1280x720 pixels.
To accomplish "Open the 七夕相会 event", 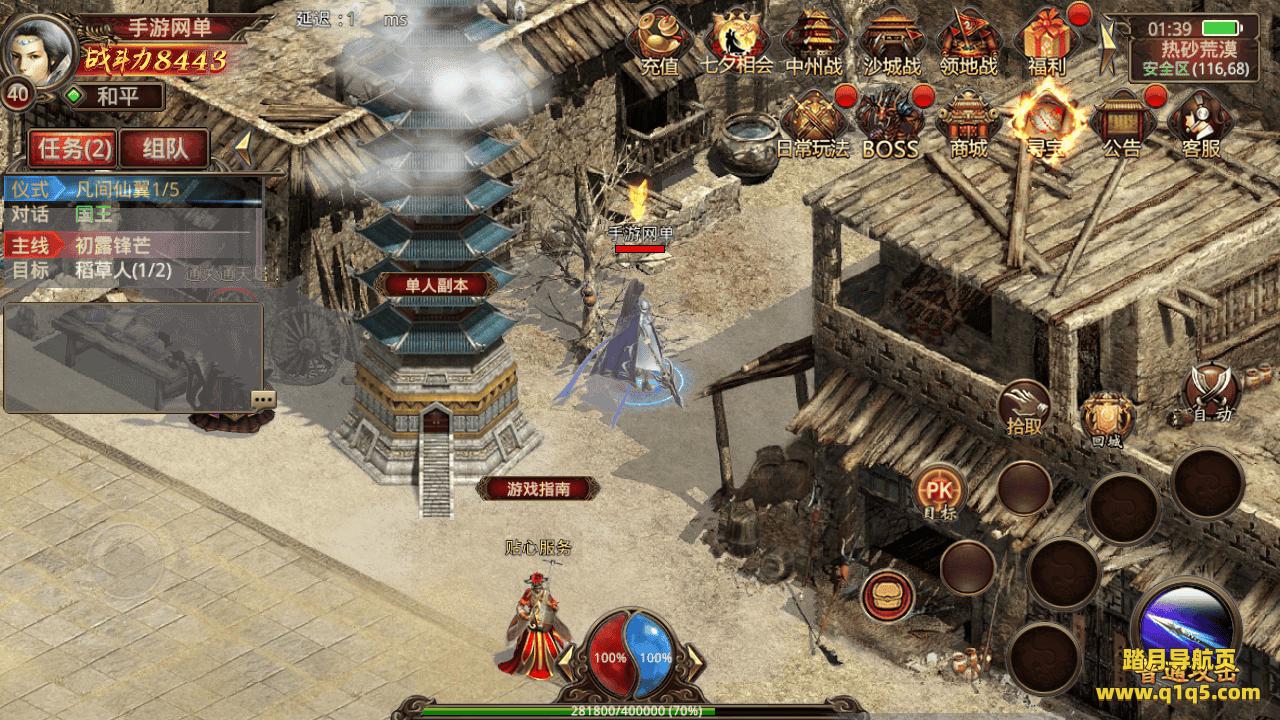I will [x=737, y=40].
